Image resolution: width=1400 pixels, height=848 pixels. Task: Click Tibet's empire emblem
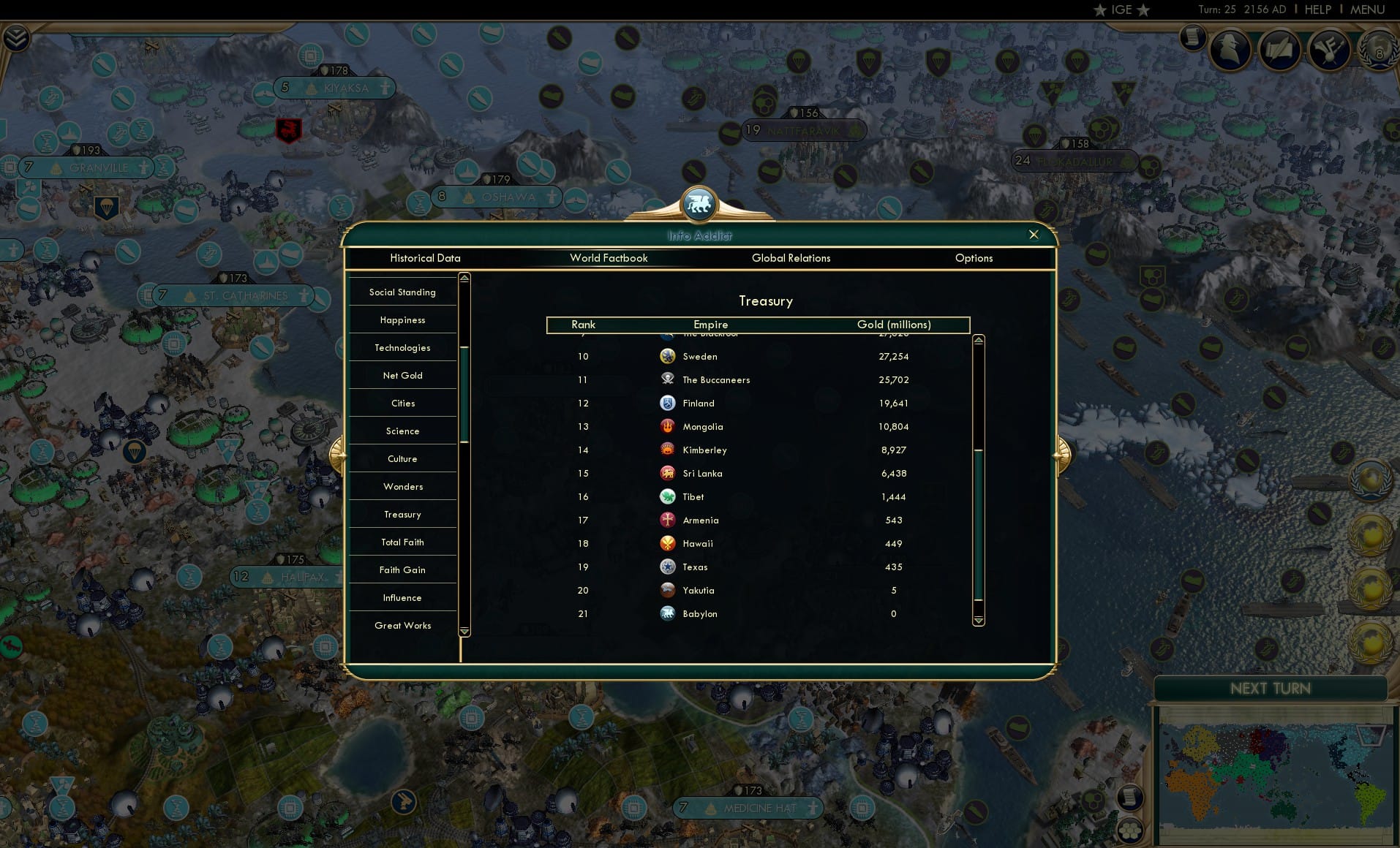click(667, 496)
